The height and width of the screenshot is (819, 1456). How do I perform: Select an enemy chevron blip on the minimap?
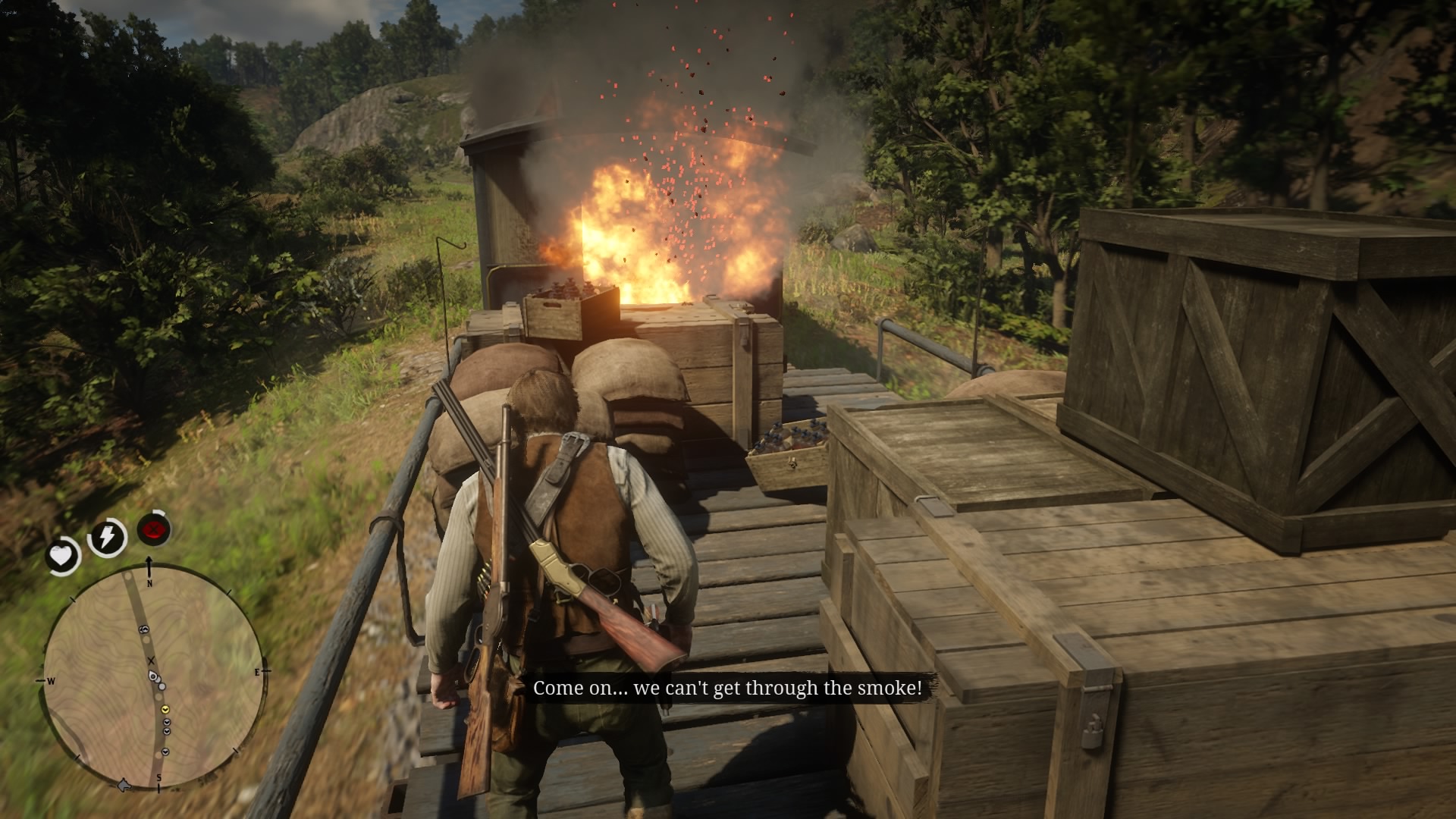(166, 723)
